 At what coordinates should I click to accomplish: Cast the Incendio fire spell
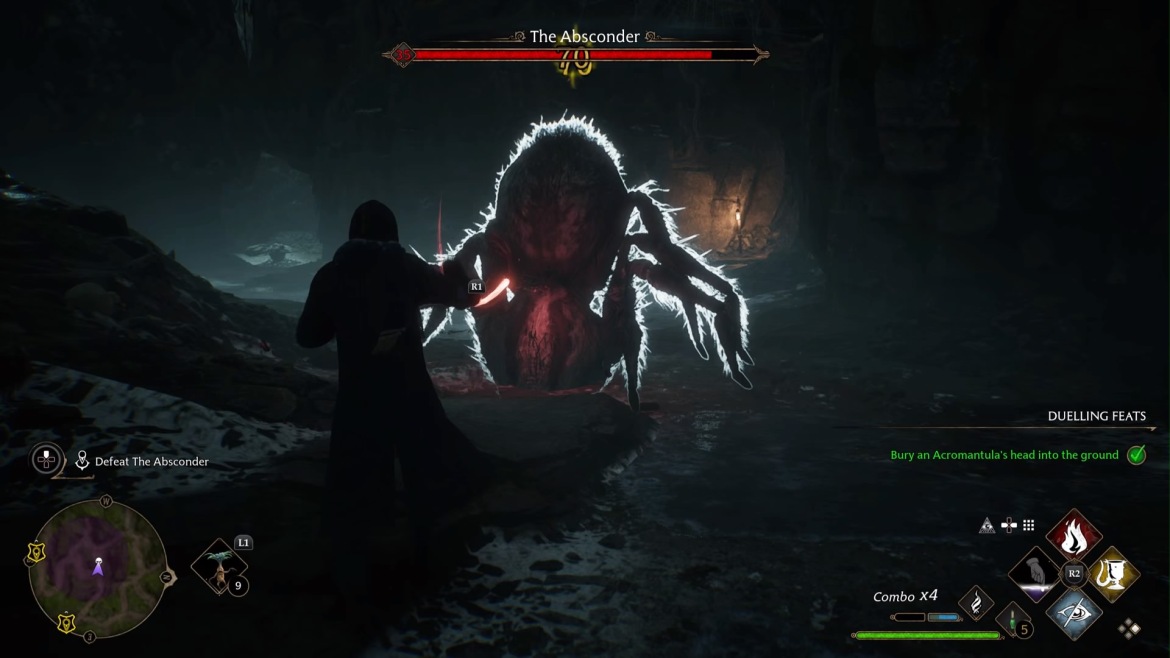[x=1074, y=537]
